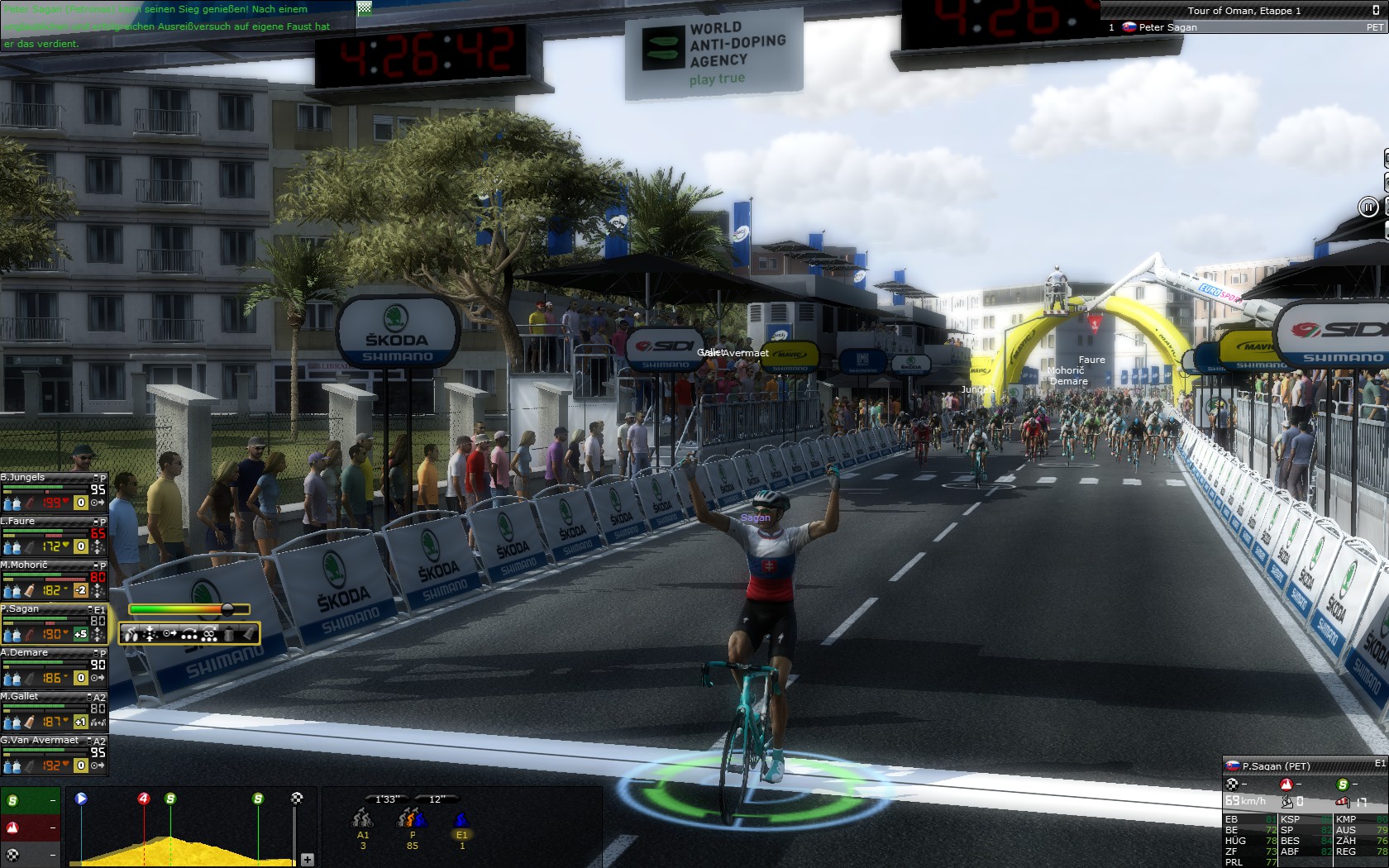
Task: Use the water bottle action icon
Action: pyautogui.click(x=229, y=634)
